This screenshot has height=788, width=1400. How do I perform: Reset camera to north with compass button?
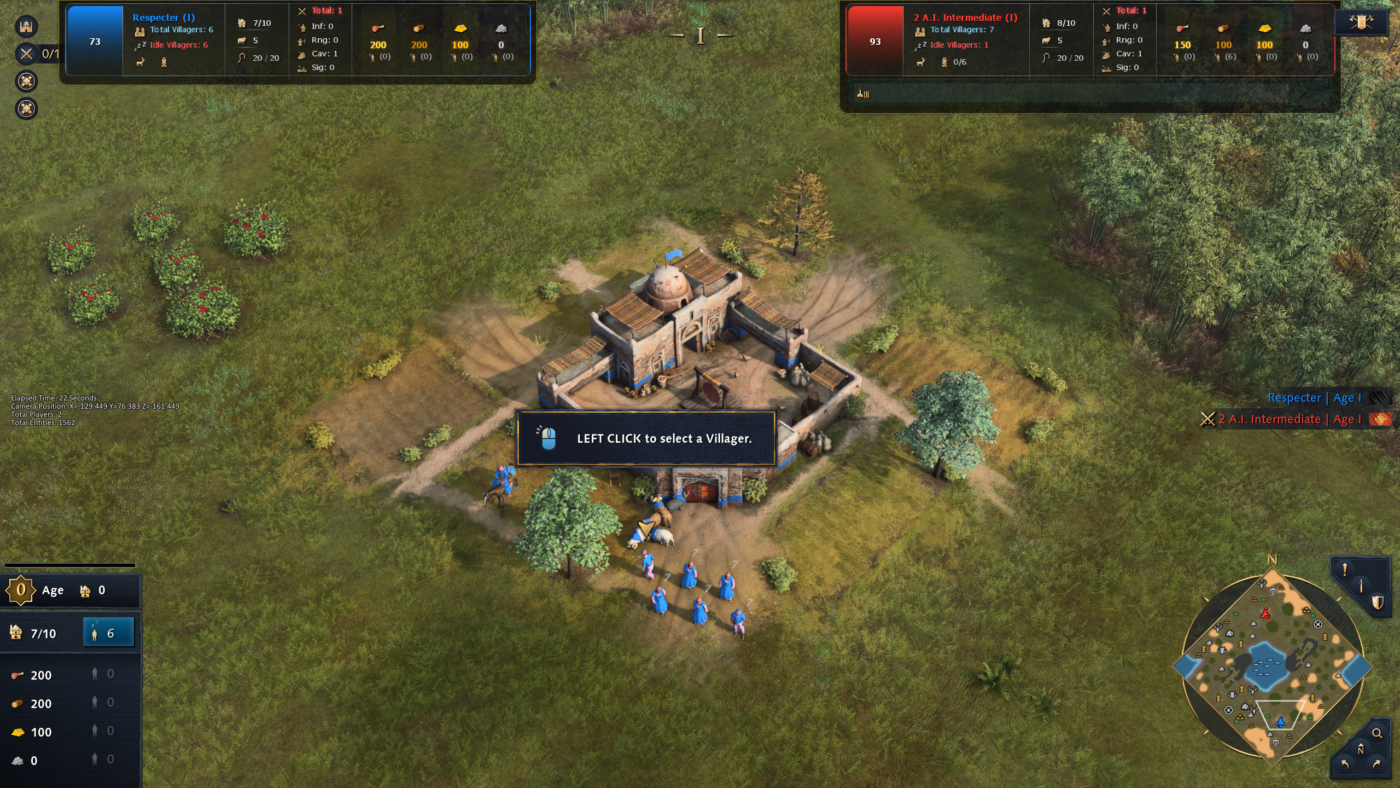[x=1359, y=749]
